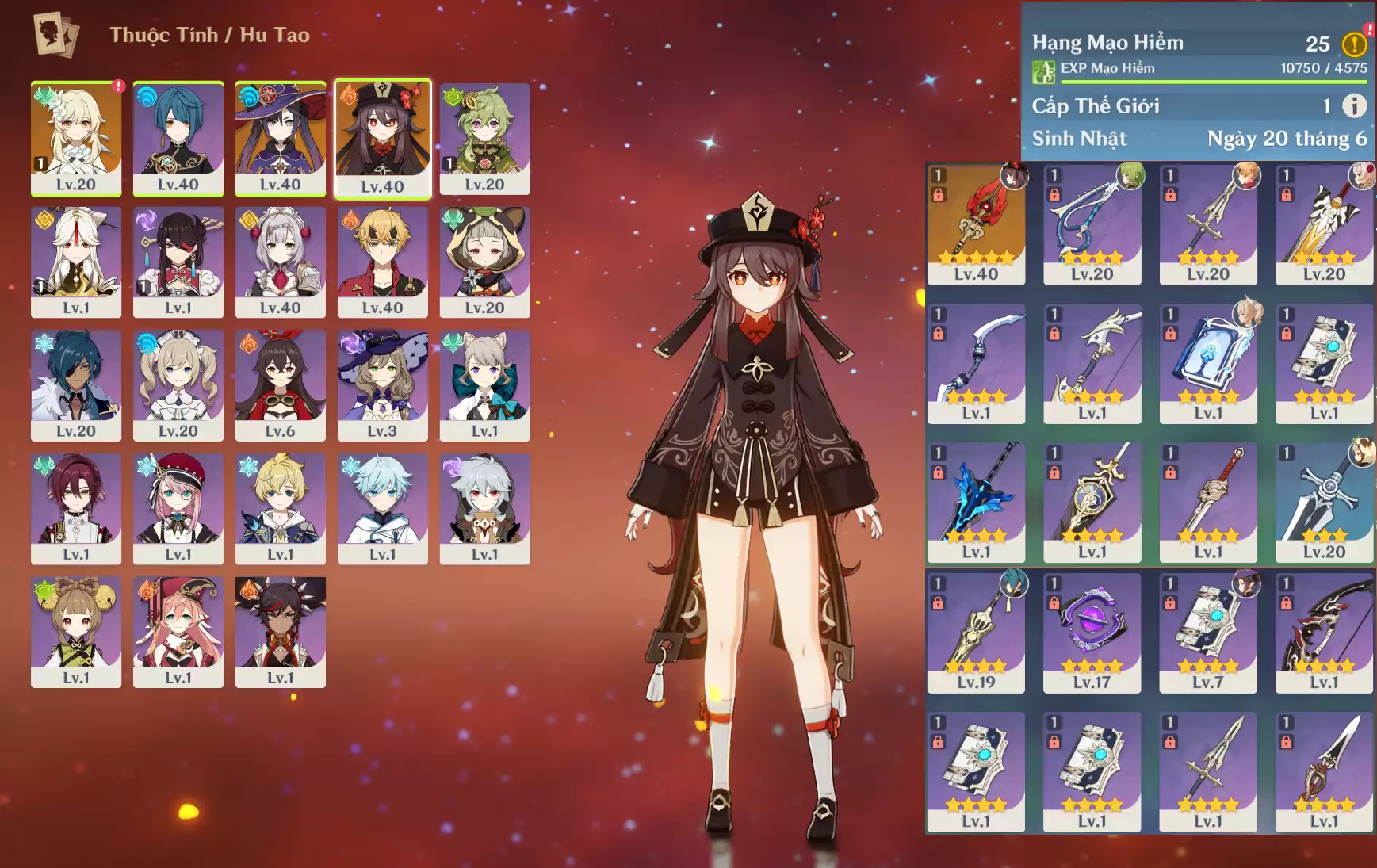Pick Amber's Lv.6 character card
This screenshot has width=1377, height=868.
point(281,385)
